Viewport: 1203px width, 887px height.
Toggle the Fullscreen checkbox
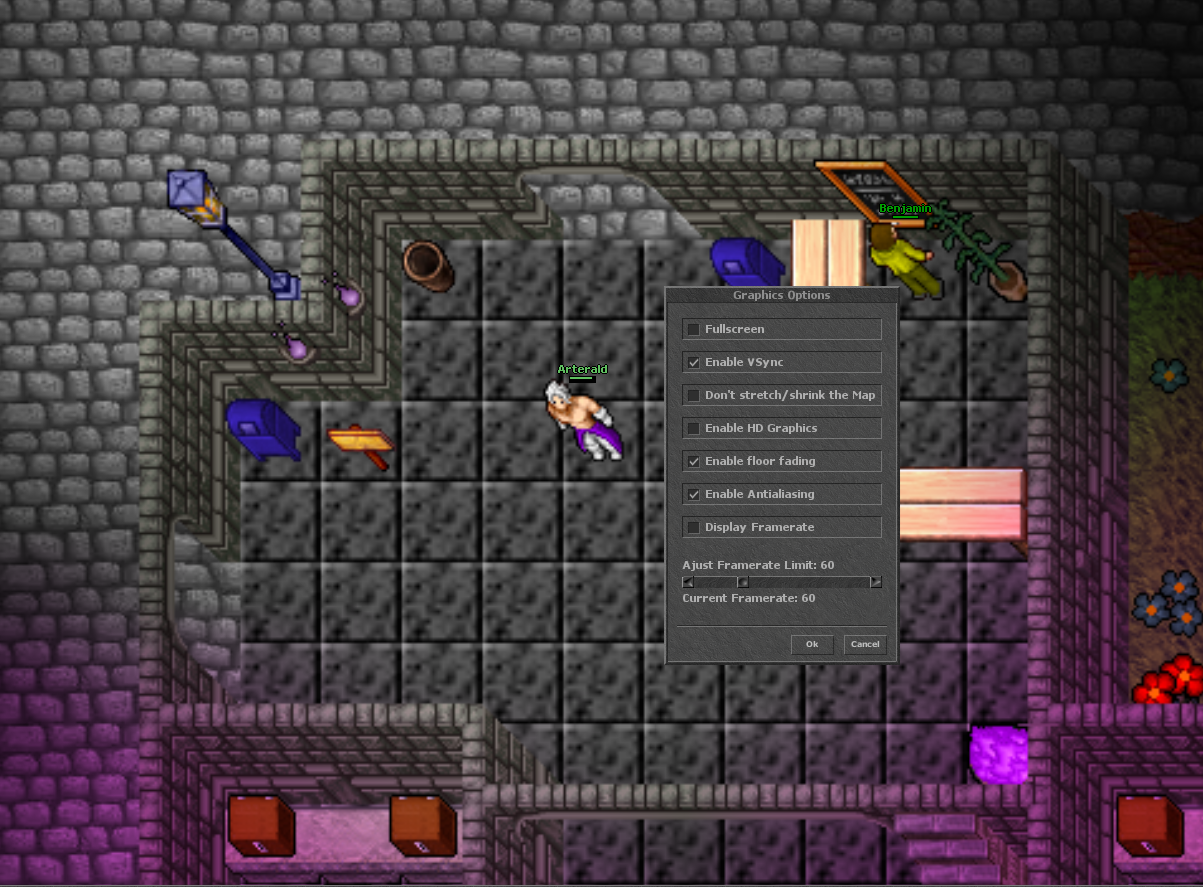693,329
